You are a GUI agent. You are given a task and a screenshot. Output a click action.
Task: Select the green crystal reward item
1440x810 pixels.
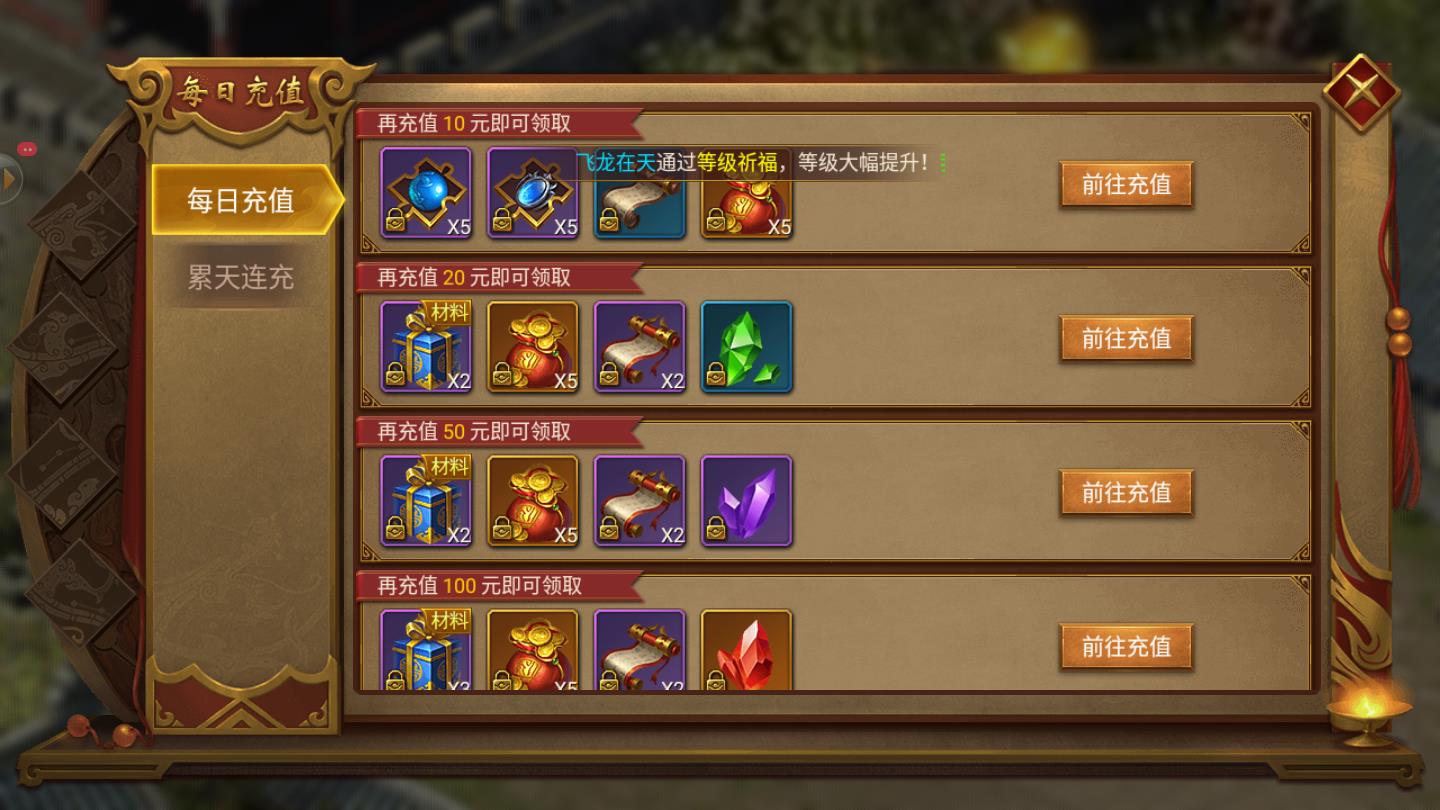[746, 346]
